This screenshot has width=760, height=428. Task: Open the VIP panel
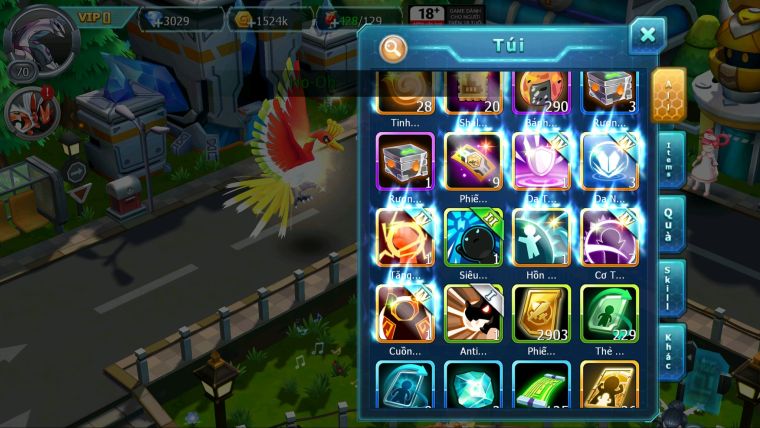click(x=98, y=17)
